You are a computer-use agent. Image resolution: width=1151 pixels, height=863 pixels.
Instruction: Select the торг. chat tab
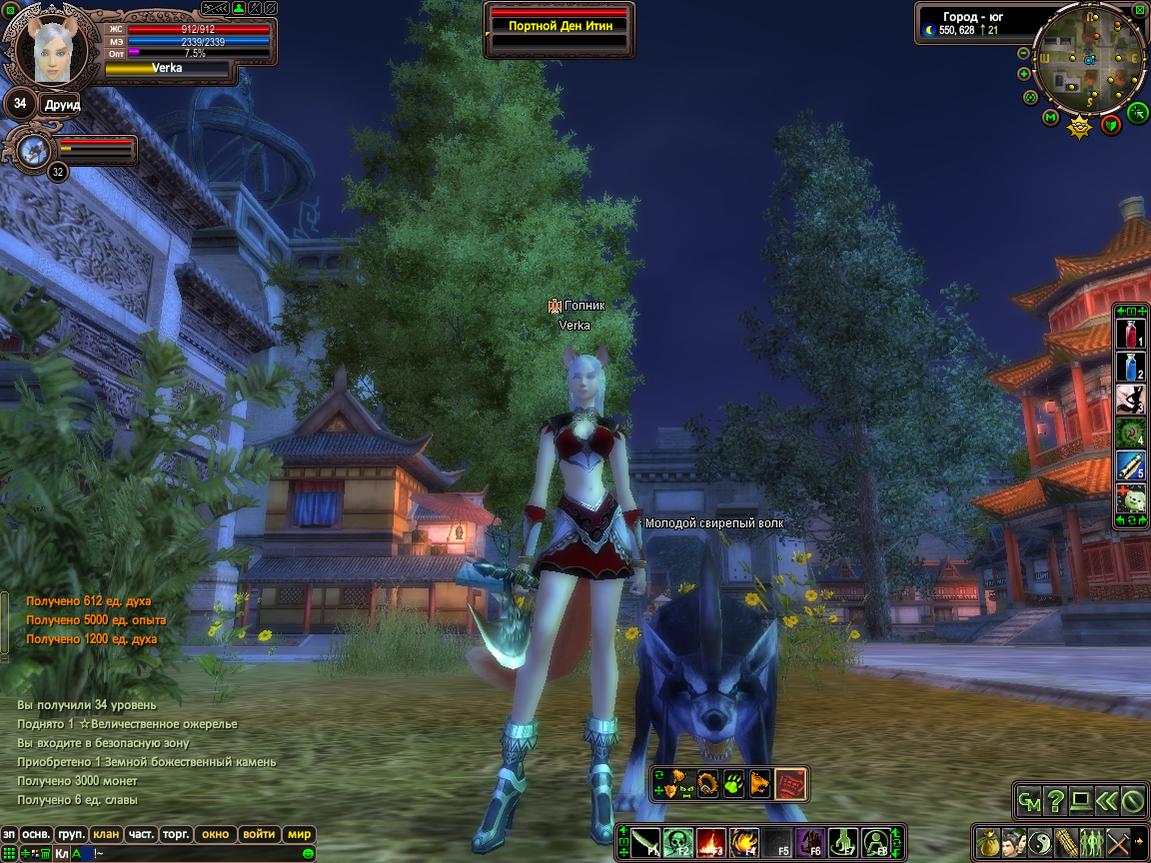click(176, 834)
